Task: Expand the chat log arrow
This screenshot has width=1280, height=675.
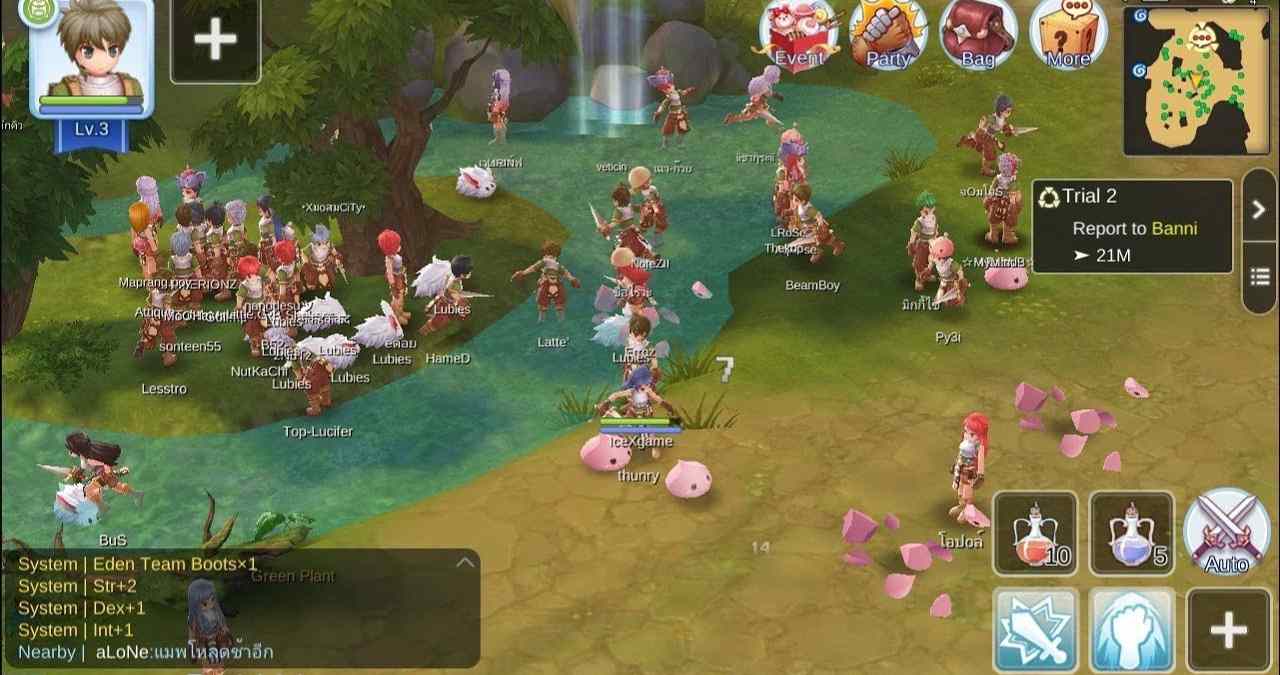Action: click(465, 563)
